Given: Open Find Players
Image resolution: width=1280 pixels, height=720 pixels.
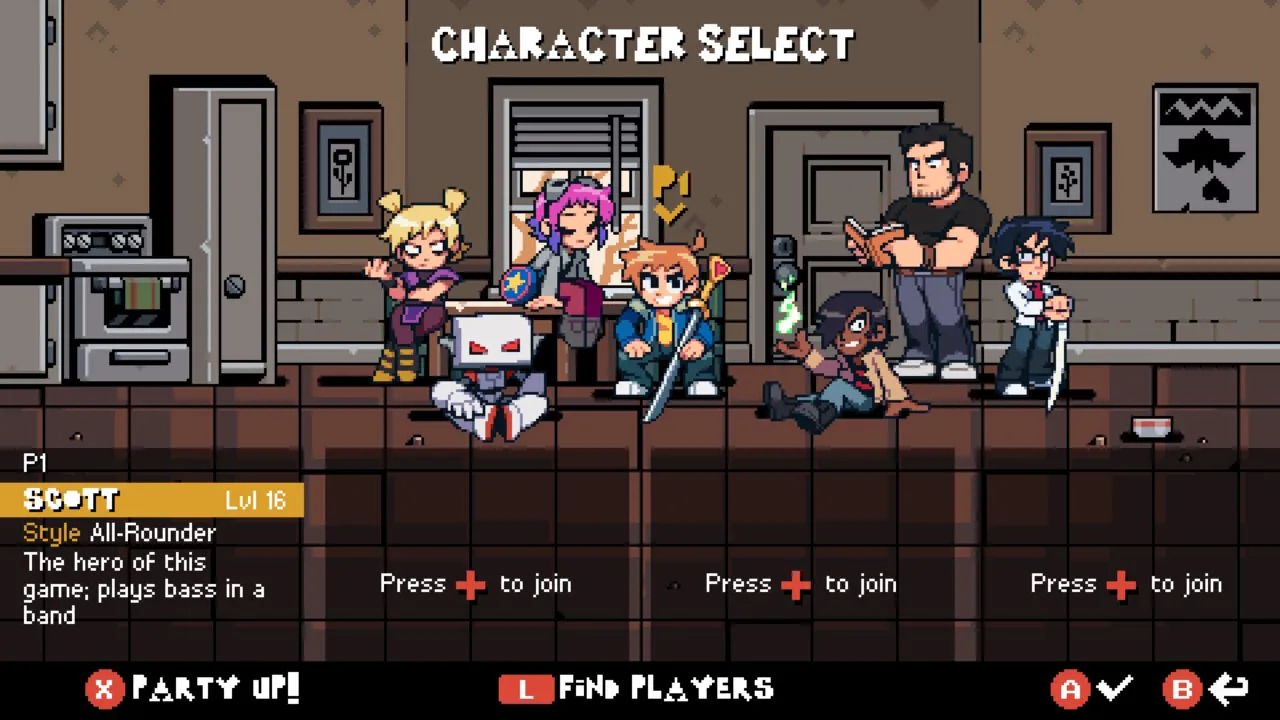Looking at the screenshot, I should 670,688.
